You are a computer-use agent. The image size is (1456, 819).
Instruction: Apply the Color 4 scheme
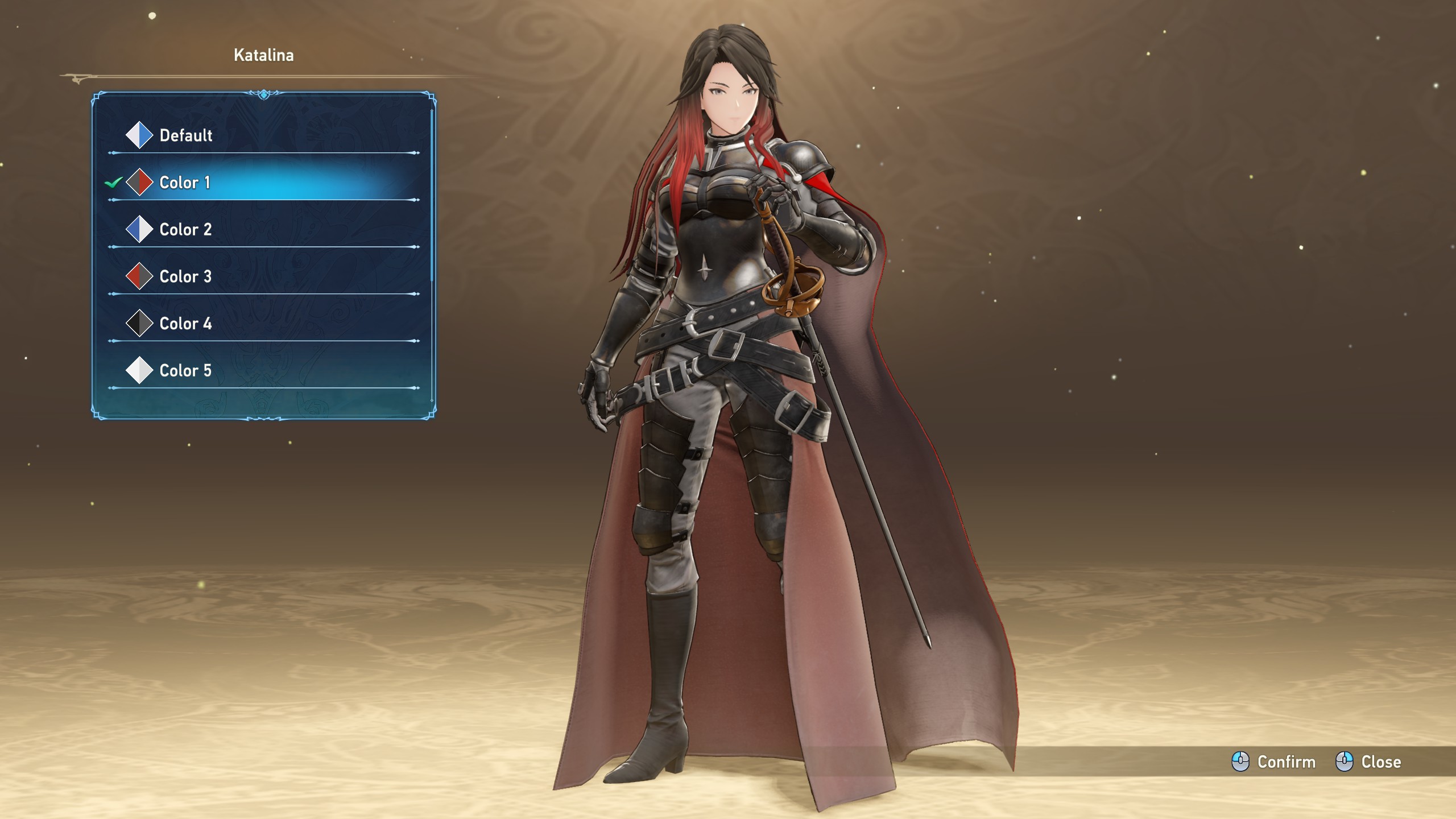[185, 324]
